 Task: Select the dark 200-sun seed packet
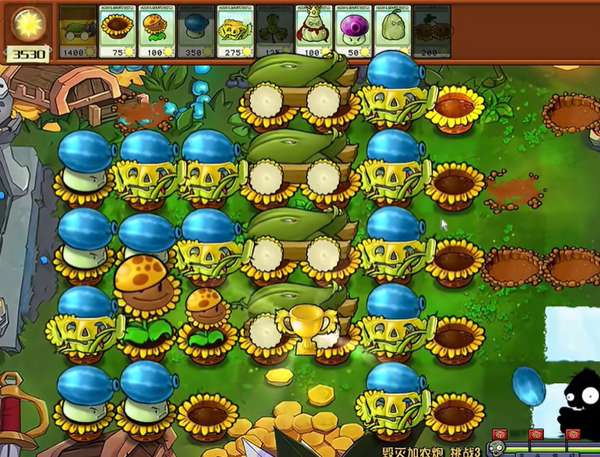coord(431,31)
